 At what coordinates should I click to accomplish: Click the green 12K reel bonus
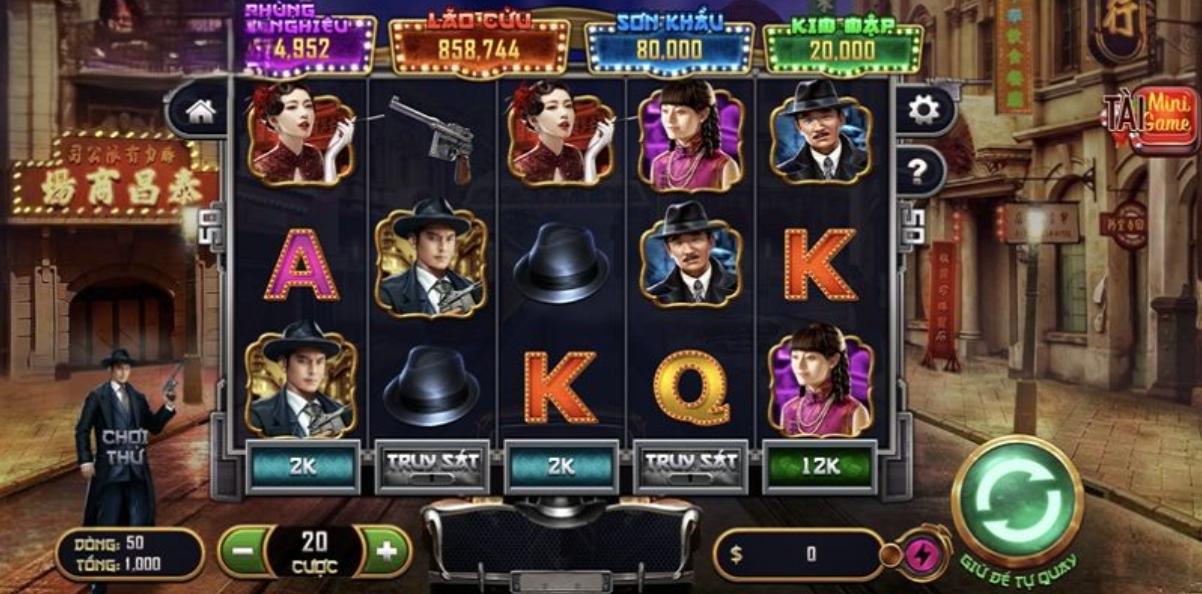819,466
